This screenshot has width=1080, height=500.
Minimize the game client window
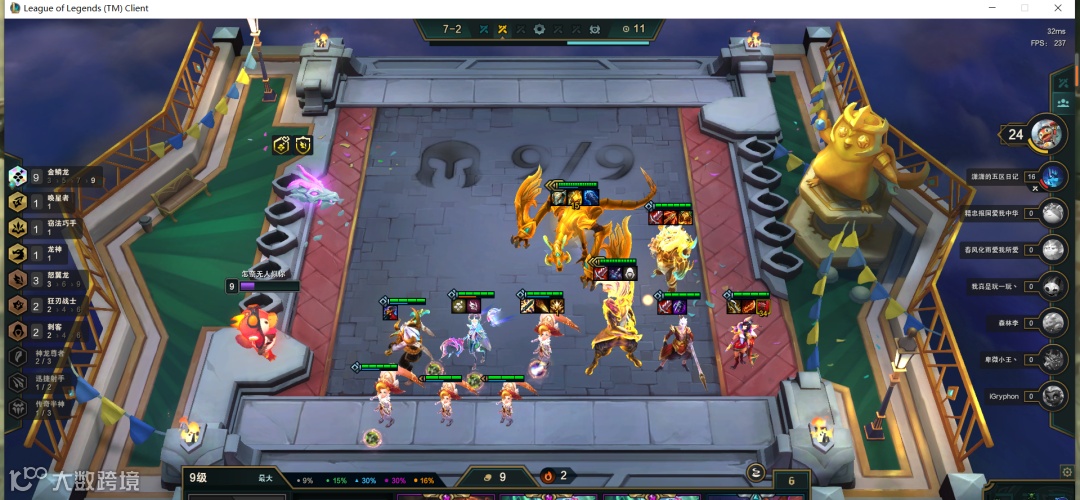990,8
